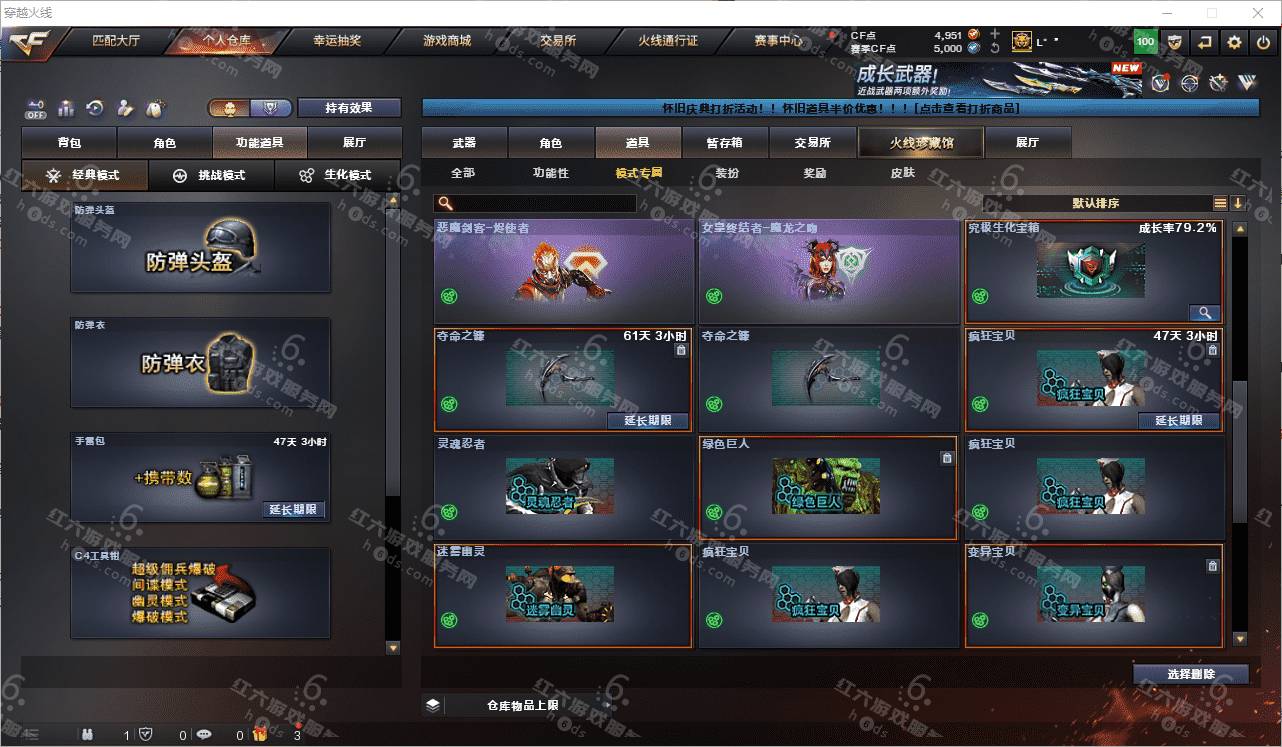The height and width of the screenshot is (747, 1282).
Task: Open the 默认排序 sort dropdown
Action: click(x=1095, y=203)
